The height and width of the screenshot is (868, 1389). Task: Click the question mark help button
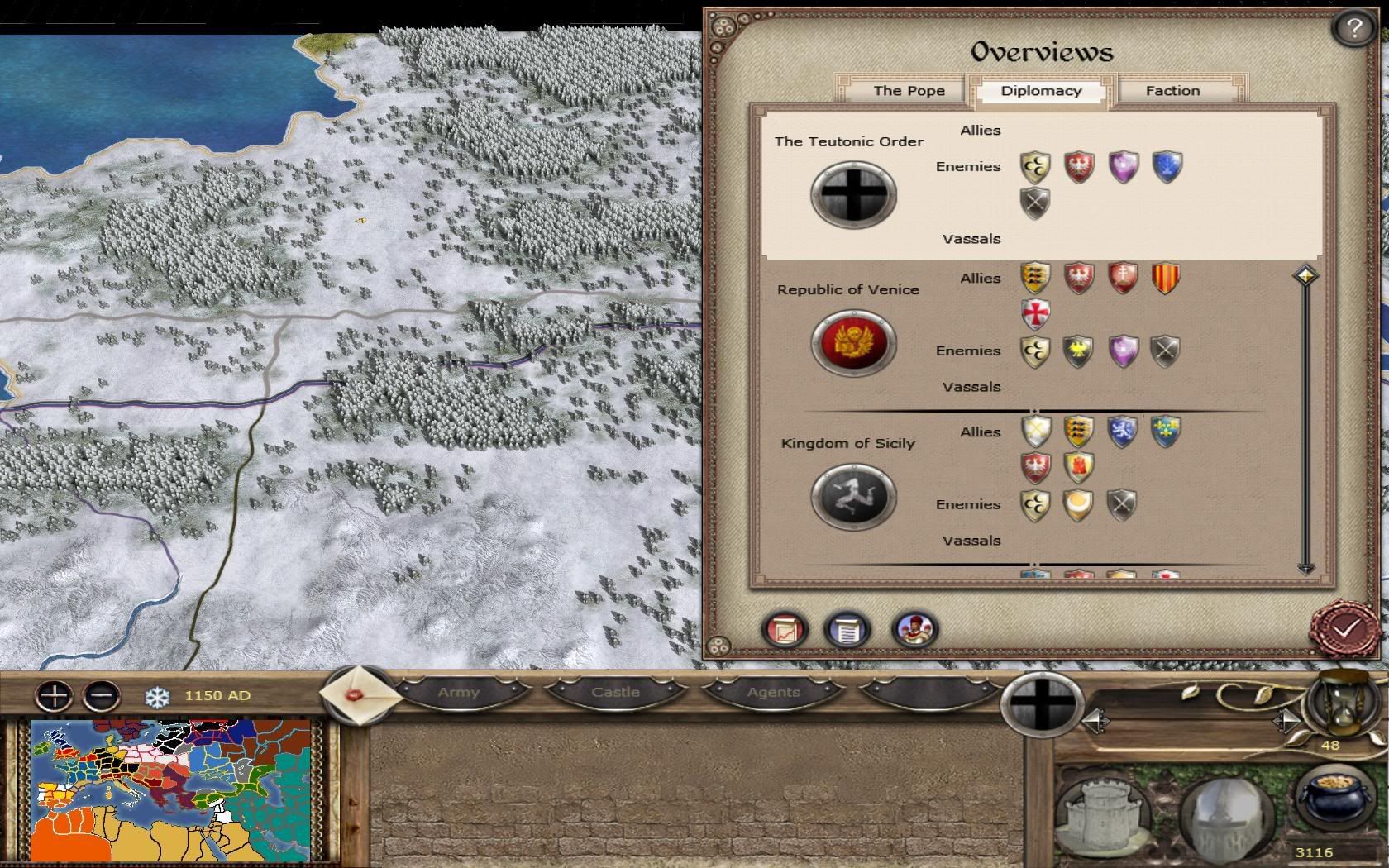click(1353, 30)
